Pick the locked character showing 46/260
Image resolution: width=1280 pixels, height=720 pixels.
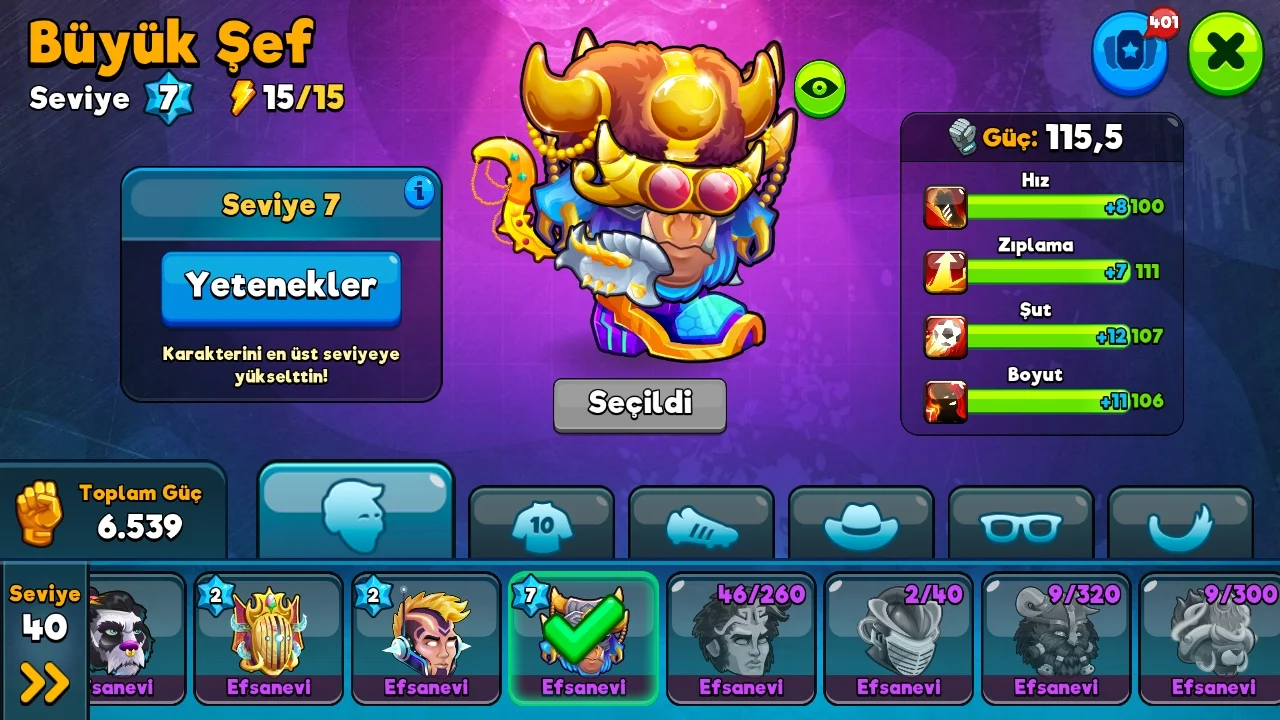click(741, 638)
